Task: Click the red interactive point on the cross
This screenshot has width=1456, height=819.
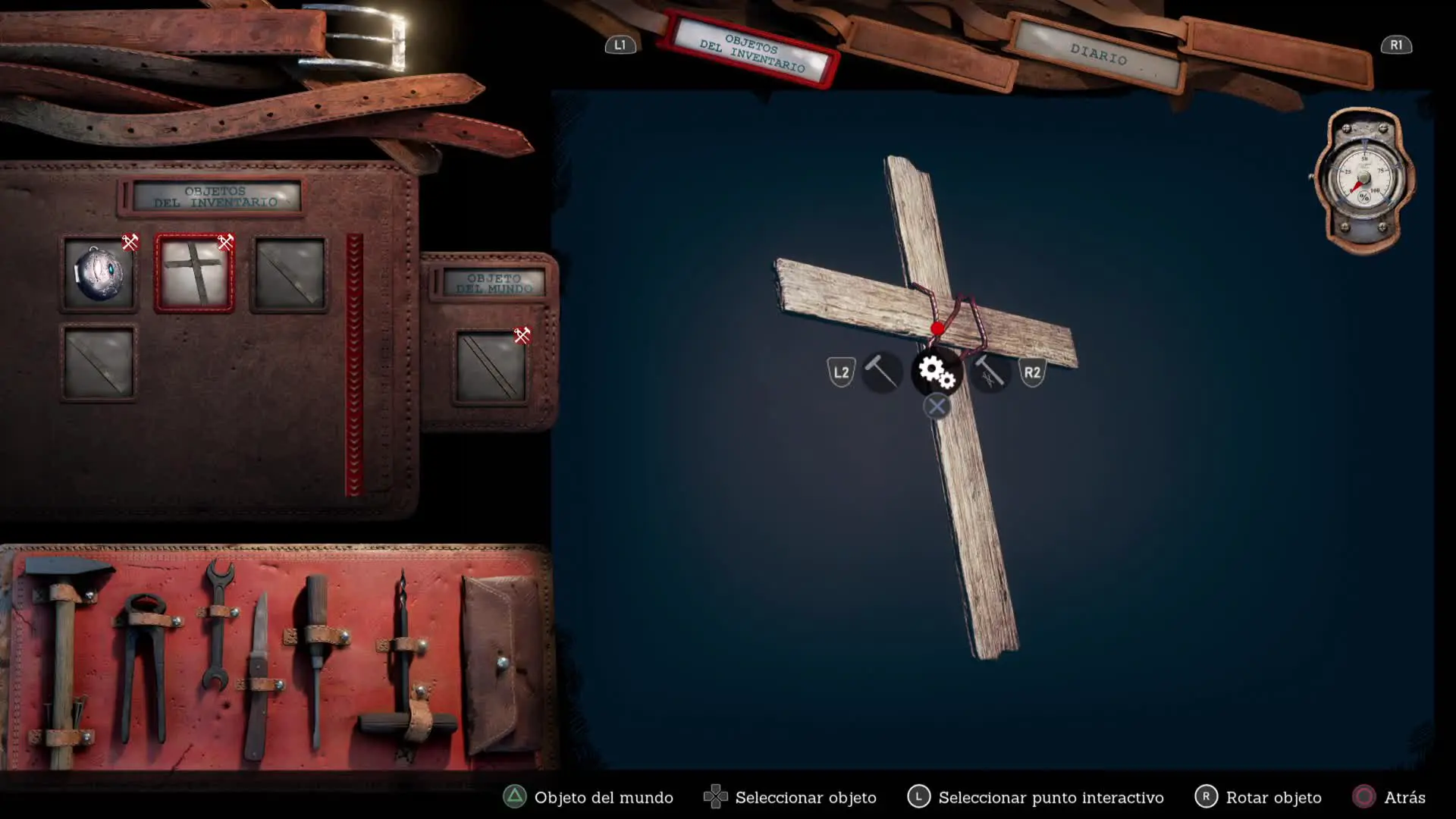Action: (x=938, y=328)
